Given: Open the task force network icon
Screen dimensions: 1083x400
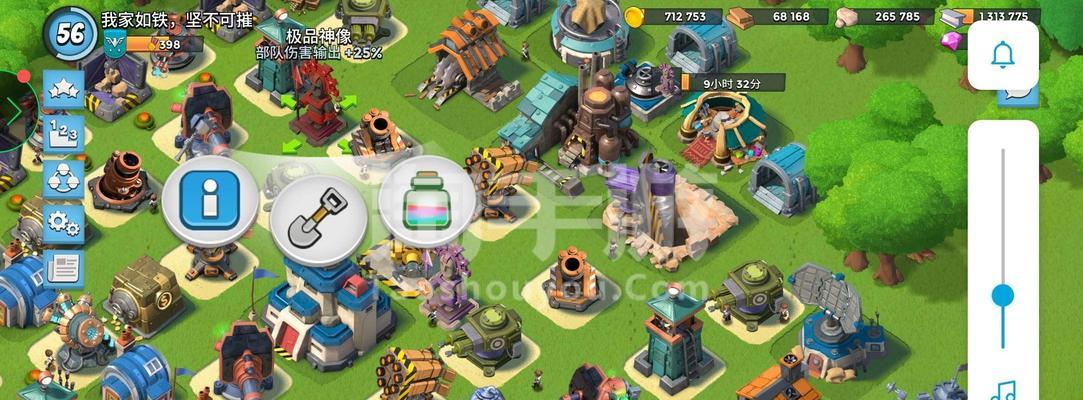Looking at the screenshot, I should coord(64,178).
